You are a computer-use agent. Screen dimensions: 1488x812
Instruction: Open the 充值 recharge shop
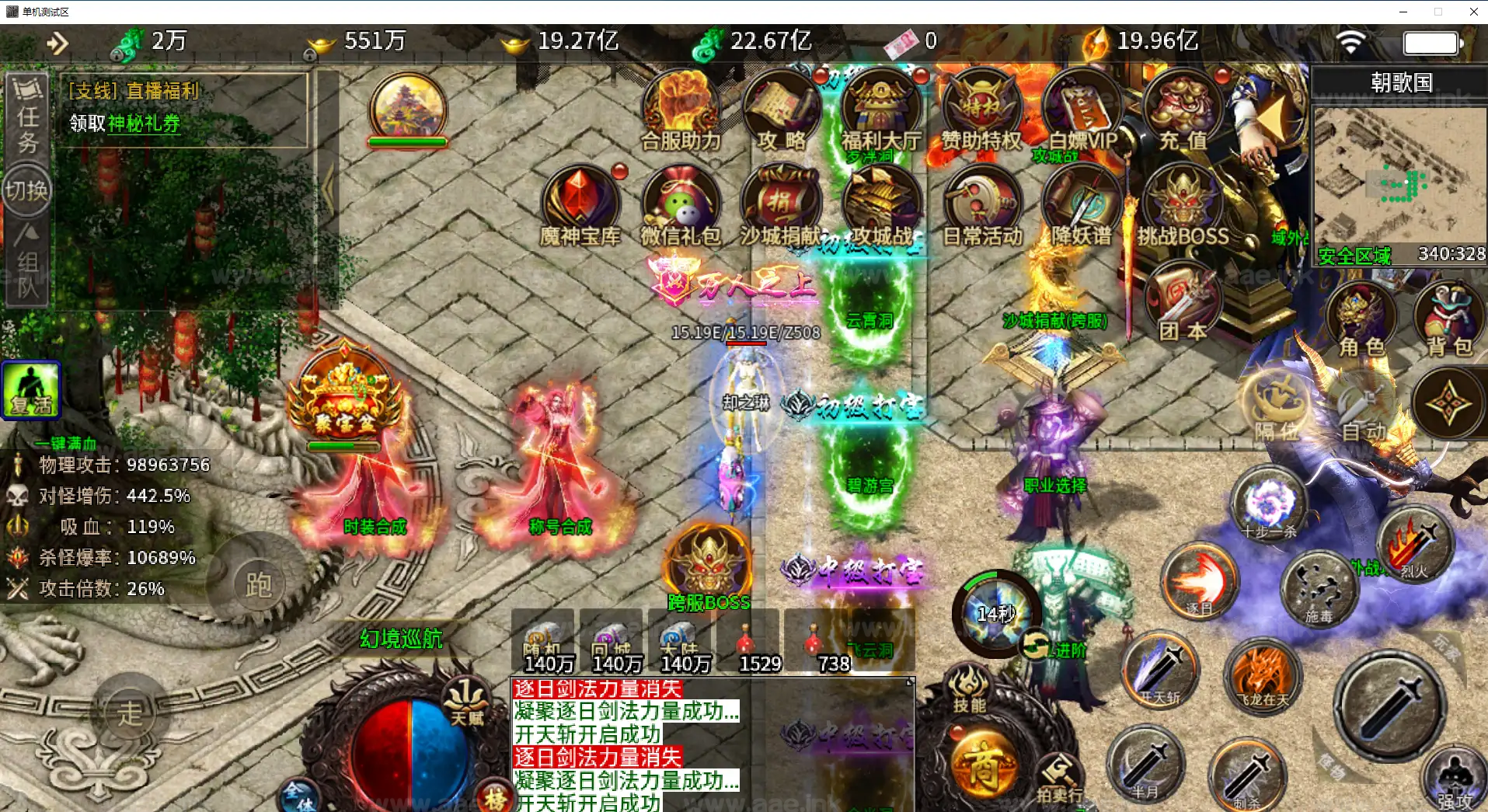[x=1183, y=110]
